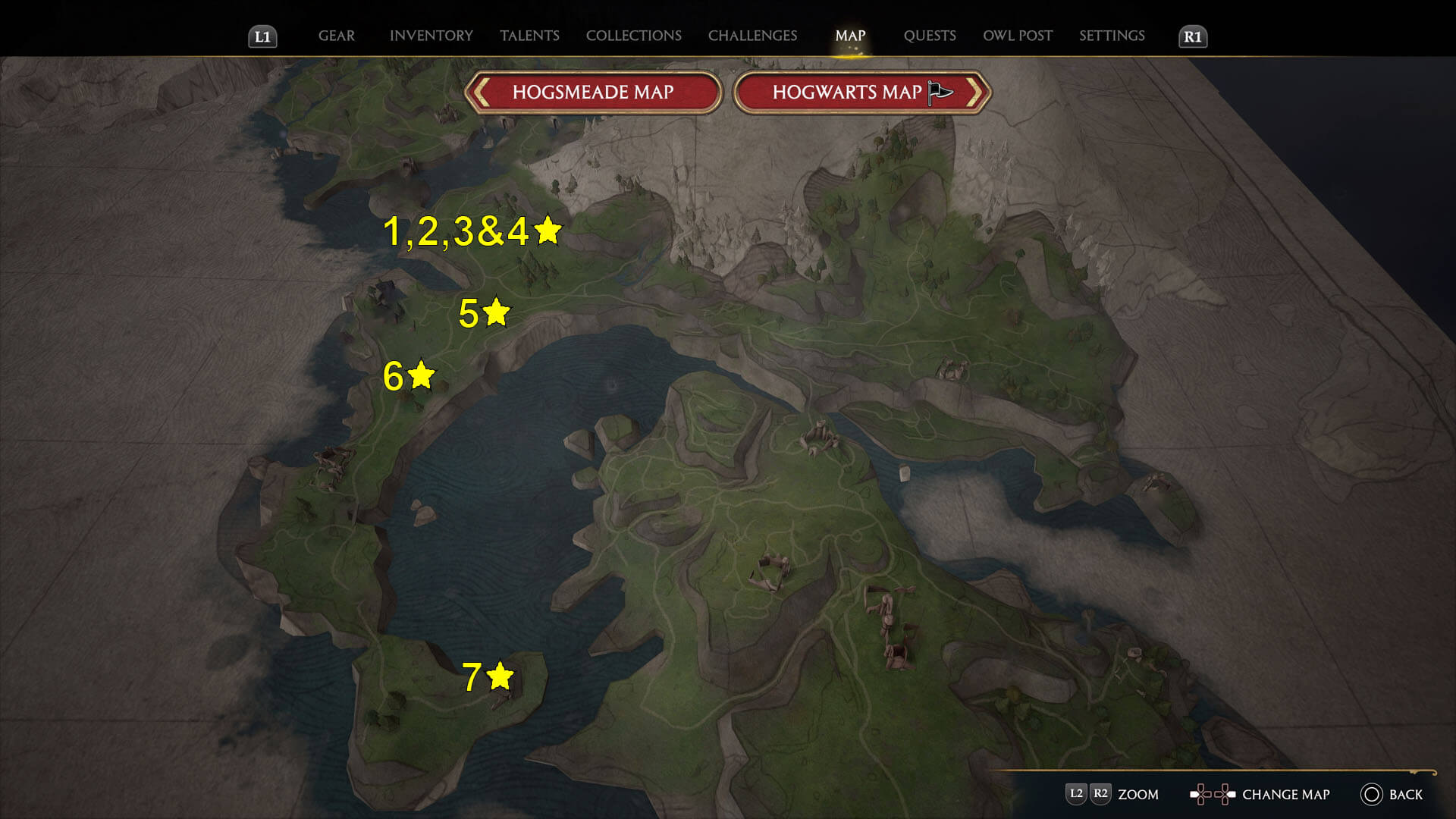Select map marker star number 6
The image size is (1456, 819).
pos(422,374)
